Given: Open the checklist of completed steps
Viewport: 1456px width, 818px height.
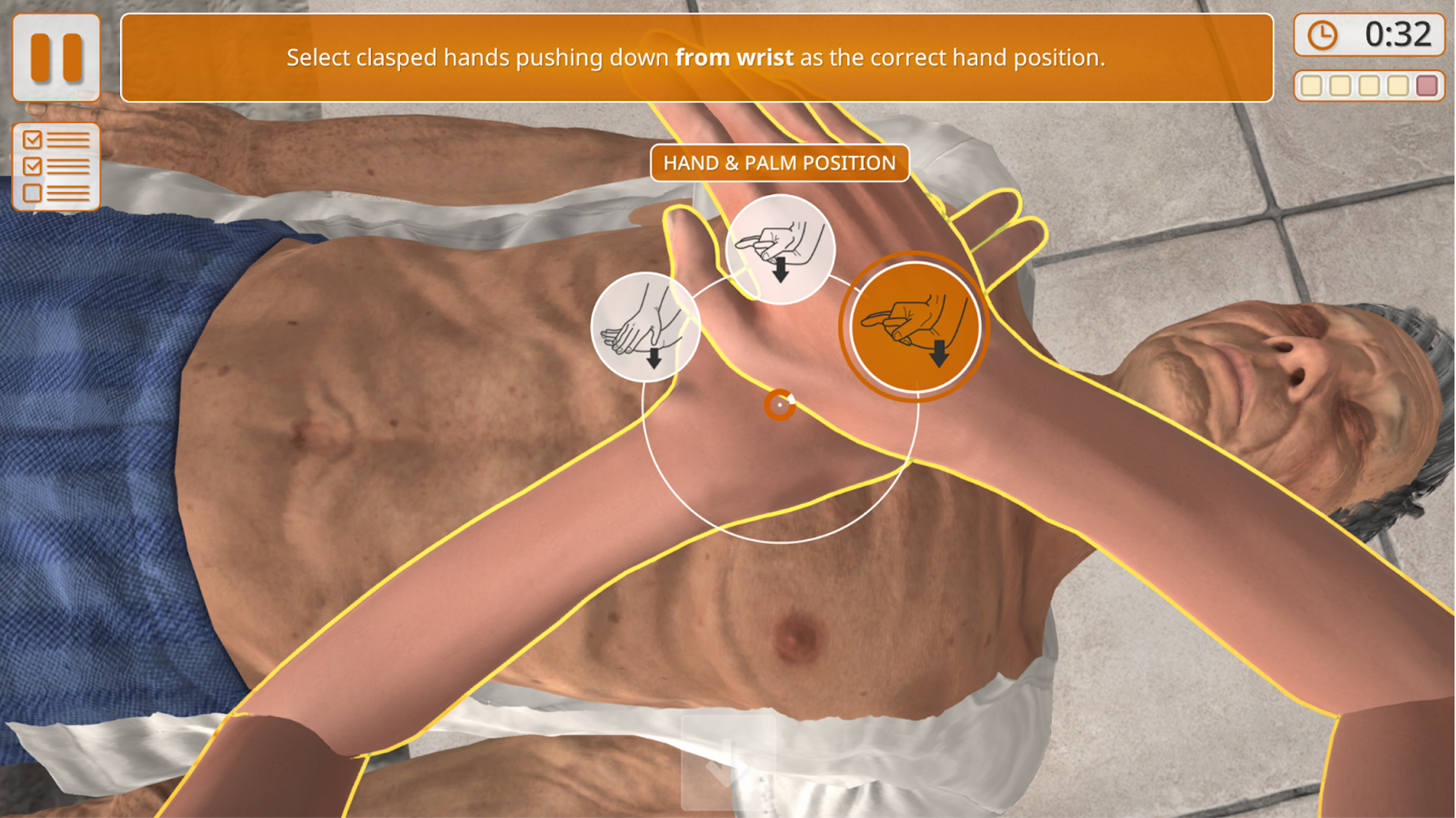Looking at the screenshot, I should [x=56, y=167].
